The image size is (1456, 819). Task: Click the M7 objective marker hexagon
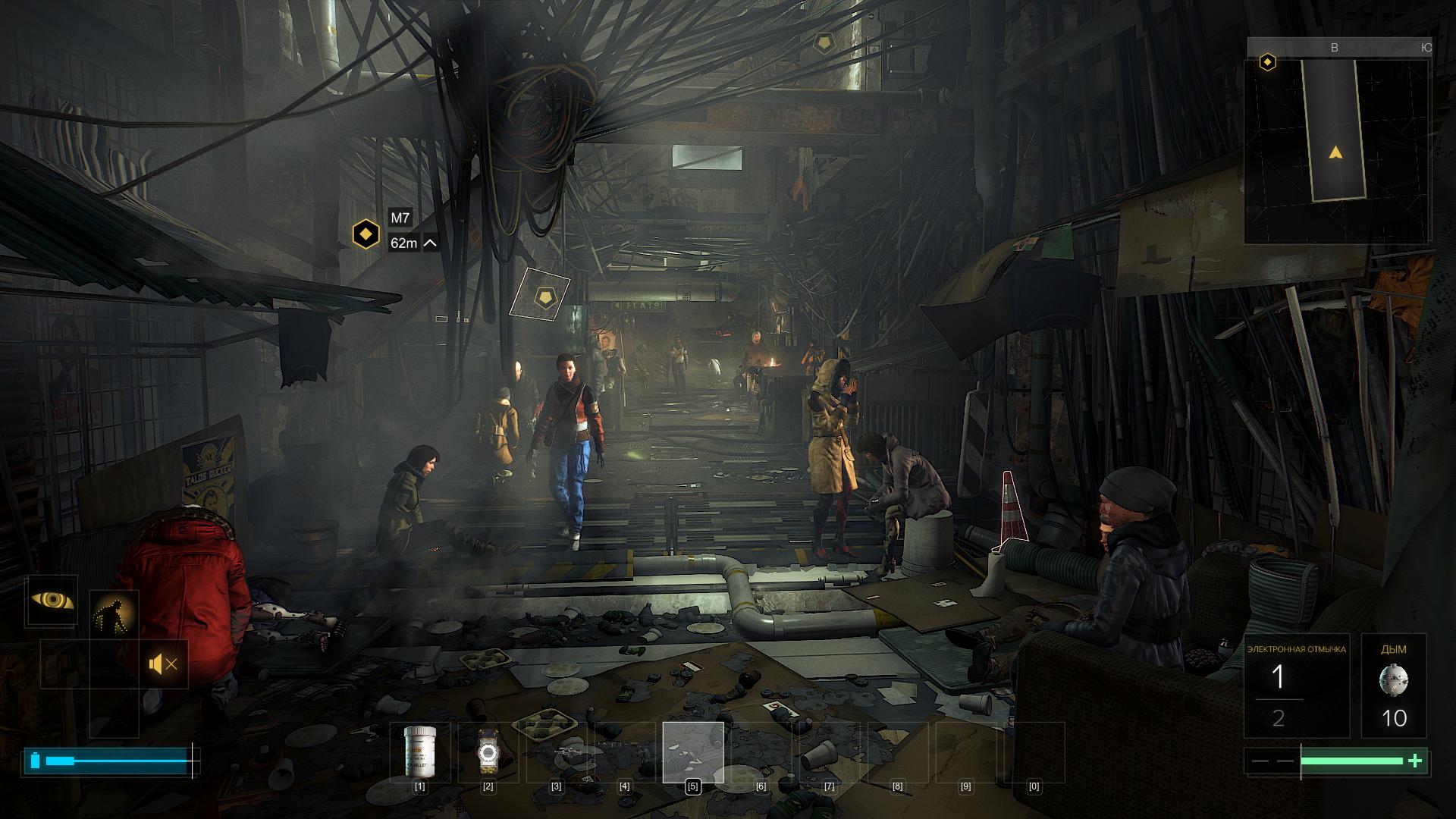pyautogui.click(x=366, y=234)
